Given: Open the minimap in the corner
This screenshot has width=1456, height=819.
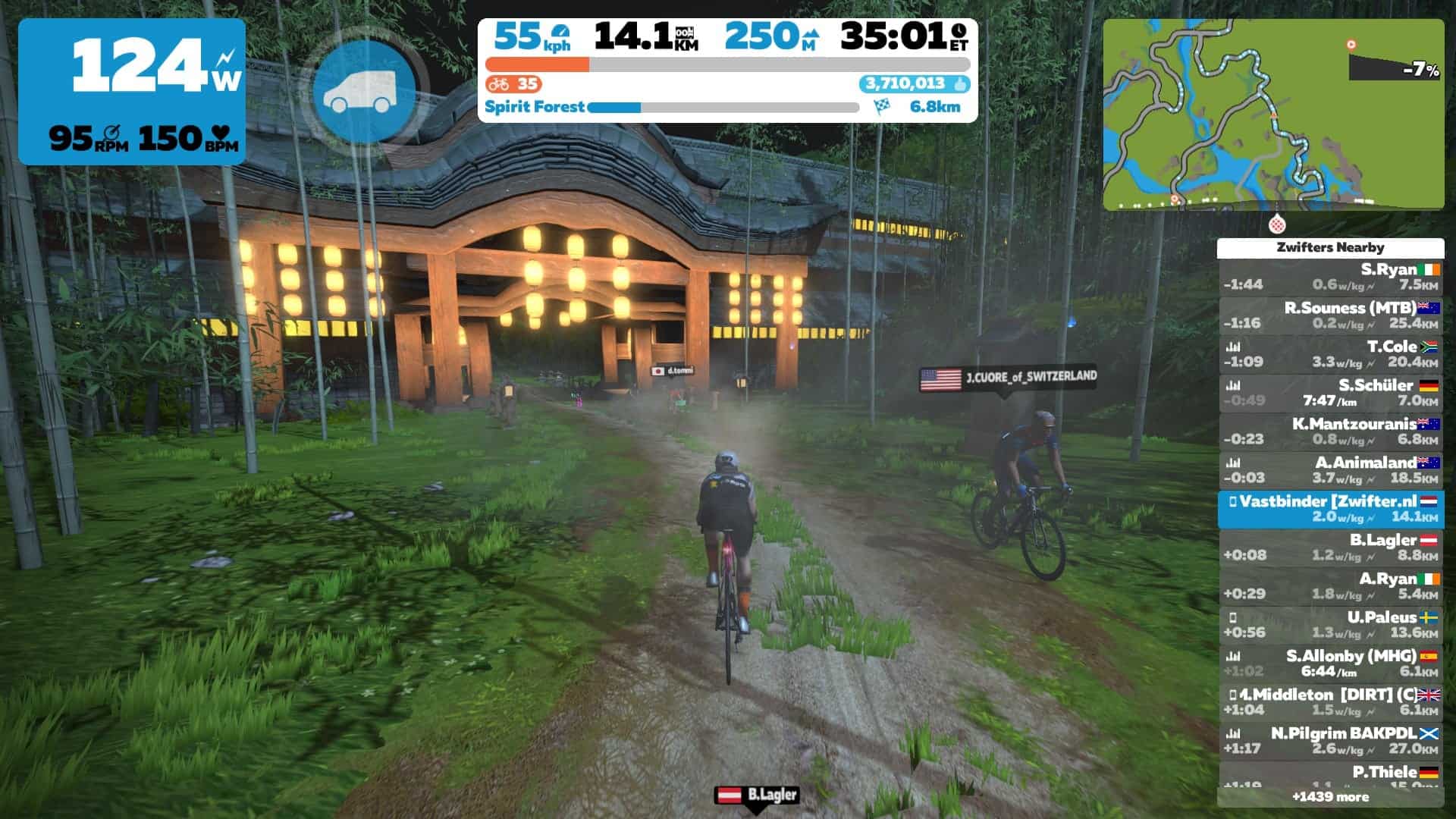Looking at the screenshot, I should [1272, 114].
